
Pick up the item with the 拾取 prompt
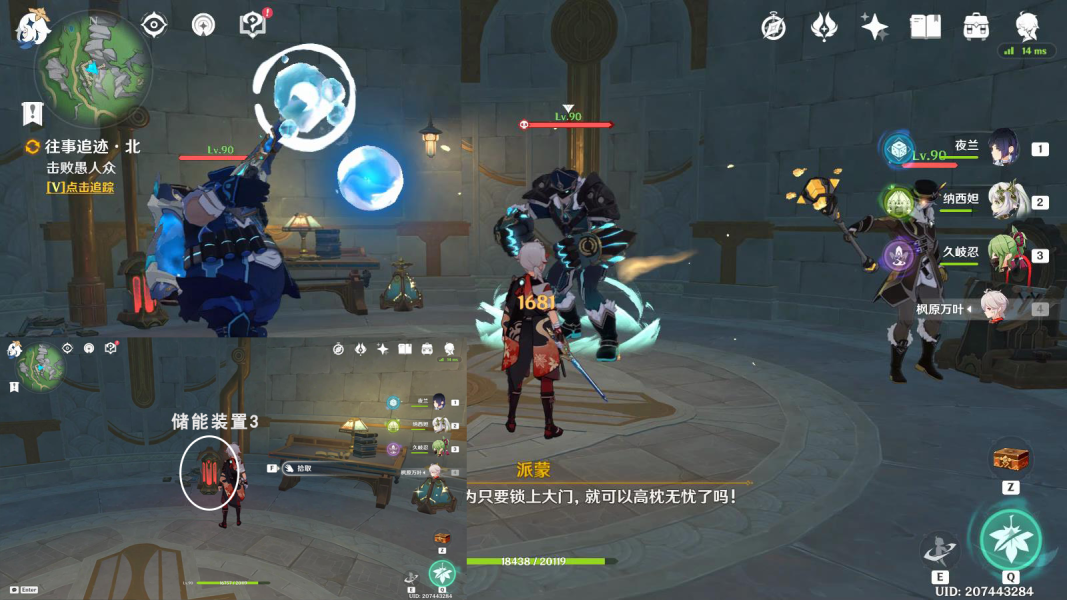pyautogui.click(x=308, y=467)
